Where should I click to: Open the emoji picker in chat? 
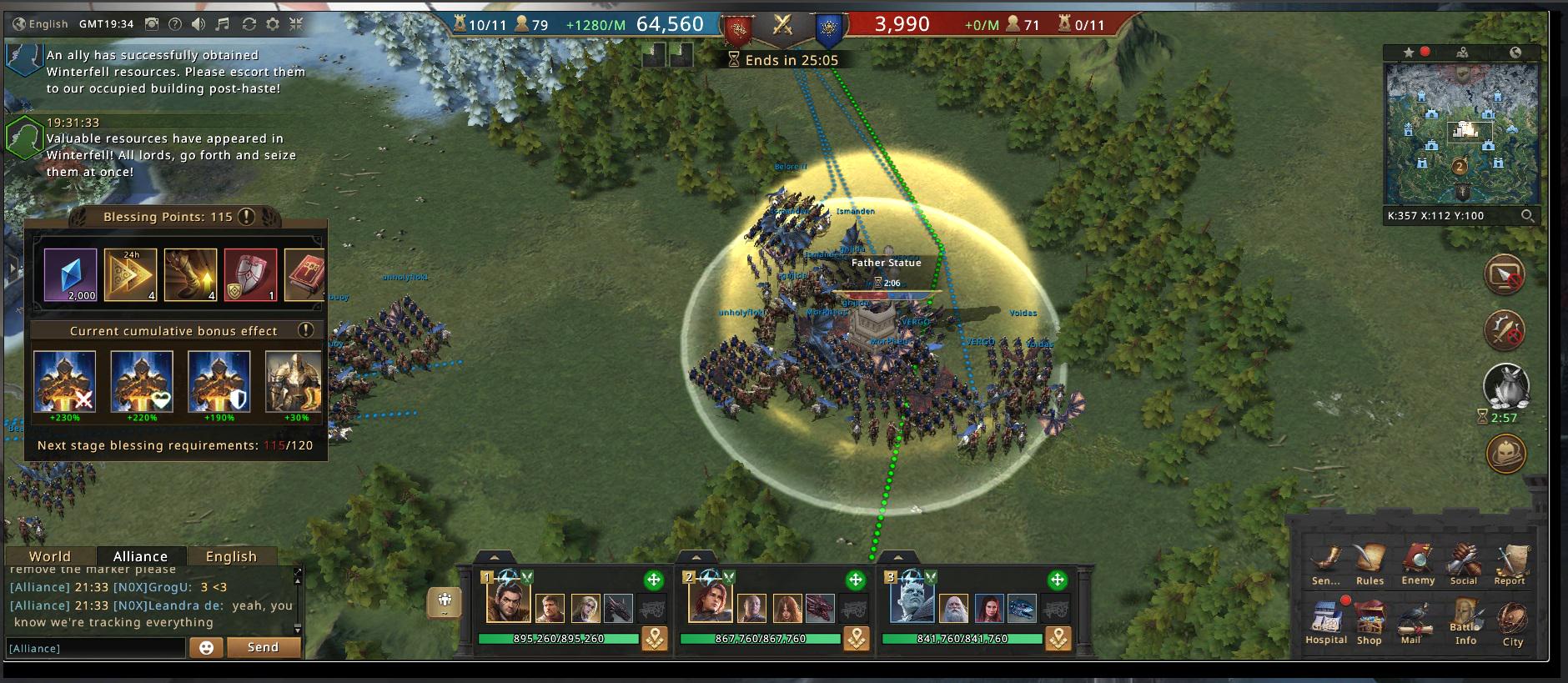(x=207, y=648)
